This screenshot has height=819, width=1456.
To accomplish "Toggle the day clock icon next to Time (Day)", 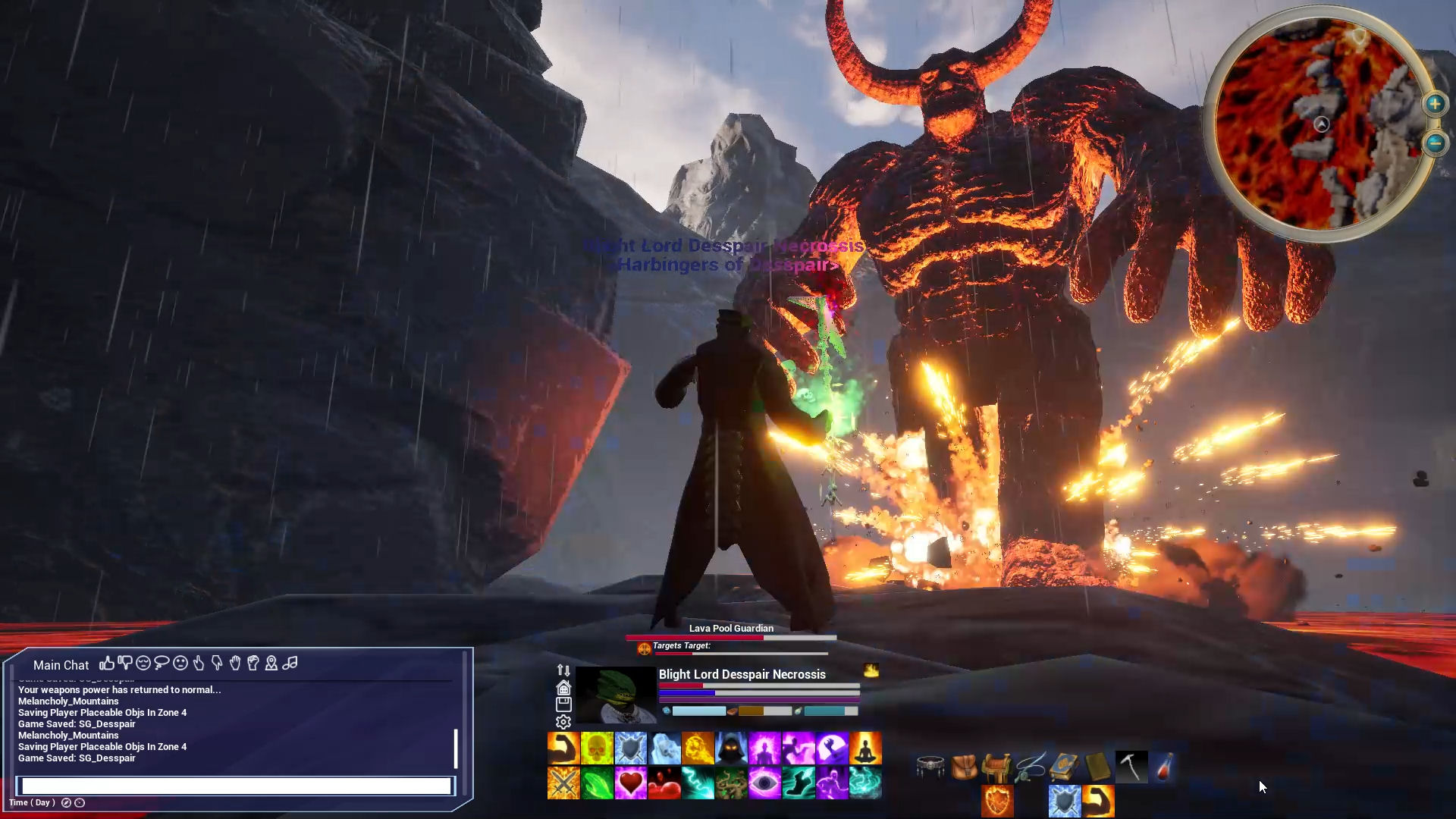I will coord(67,802).
